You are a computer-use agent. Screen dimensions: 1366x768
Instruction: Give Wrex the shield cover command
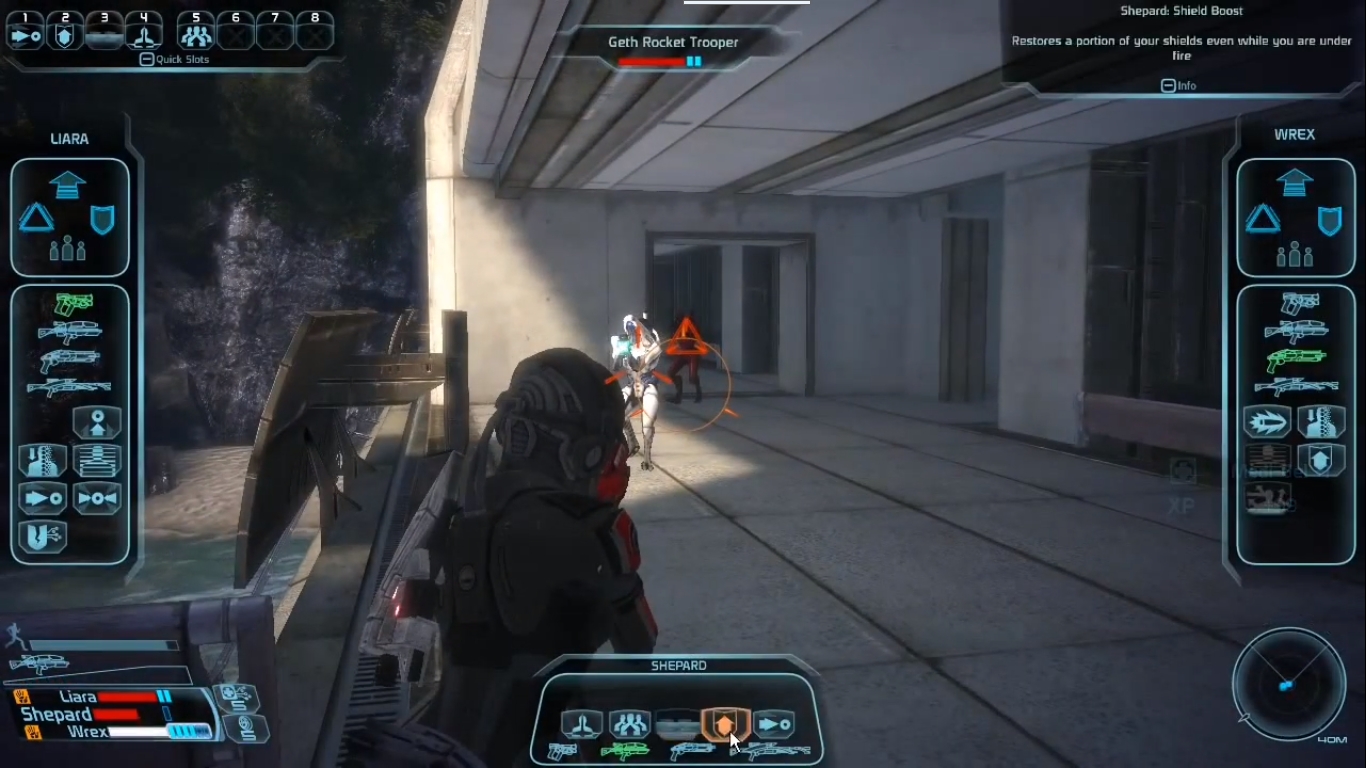1329,220
